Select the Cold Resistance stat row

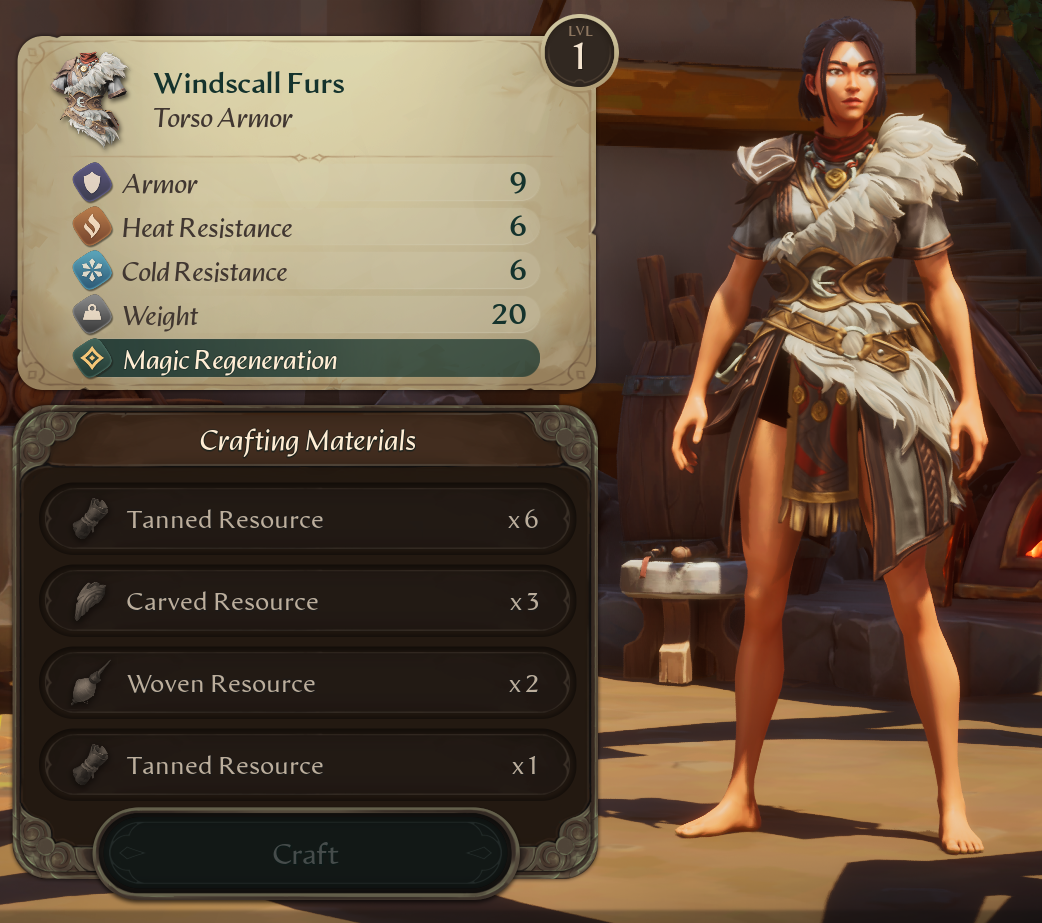306,272
